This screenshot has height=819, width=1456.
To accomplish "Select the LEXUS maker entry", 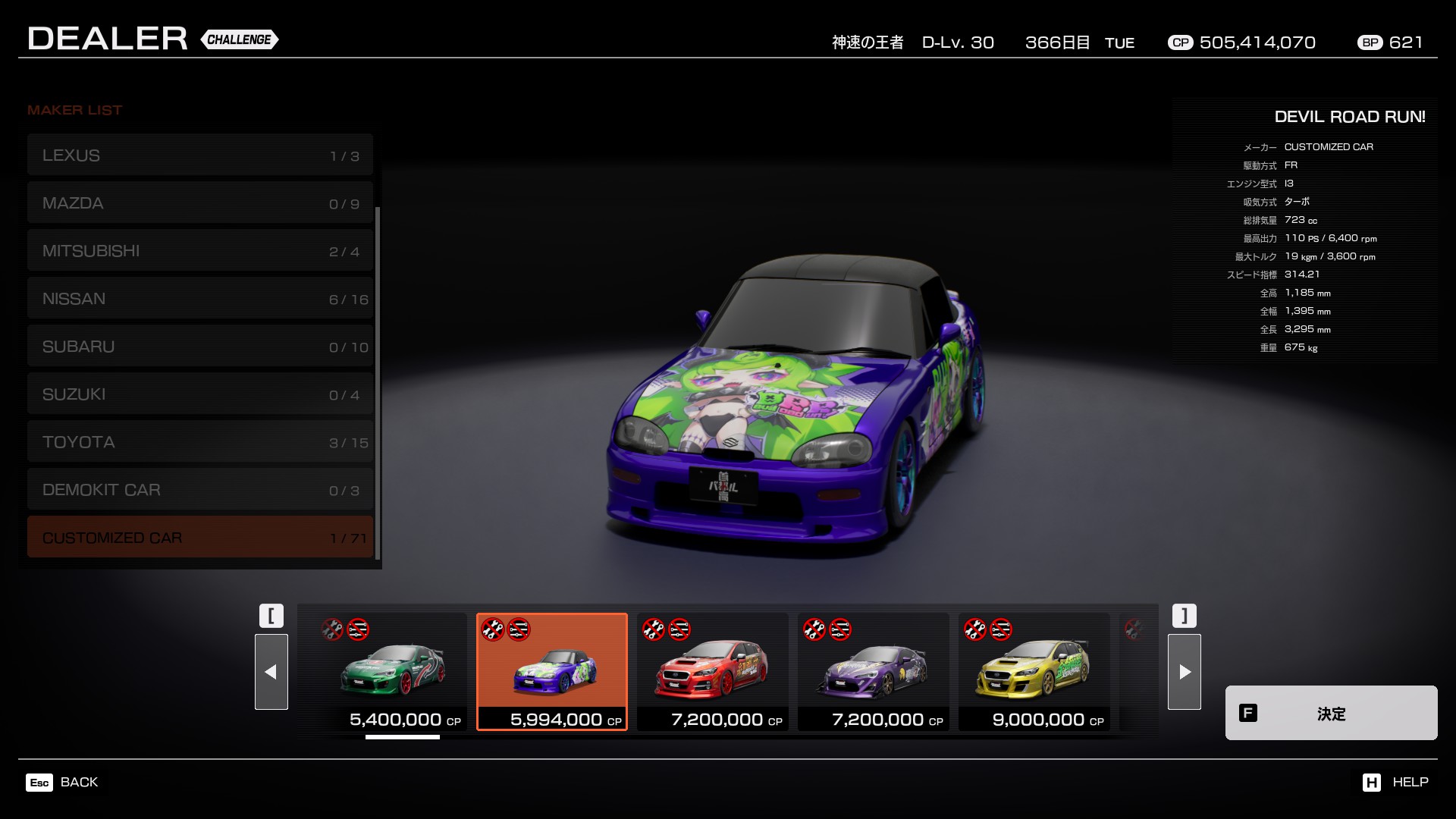I will [x=199, y=155].
